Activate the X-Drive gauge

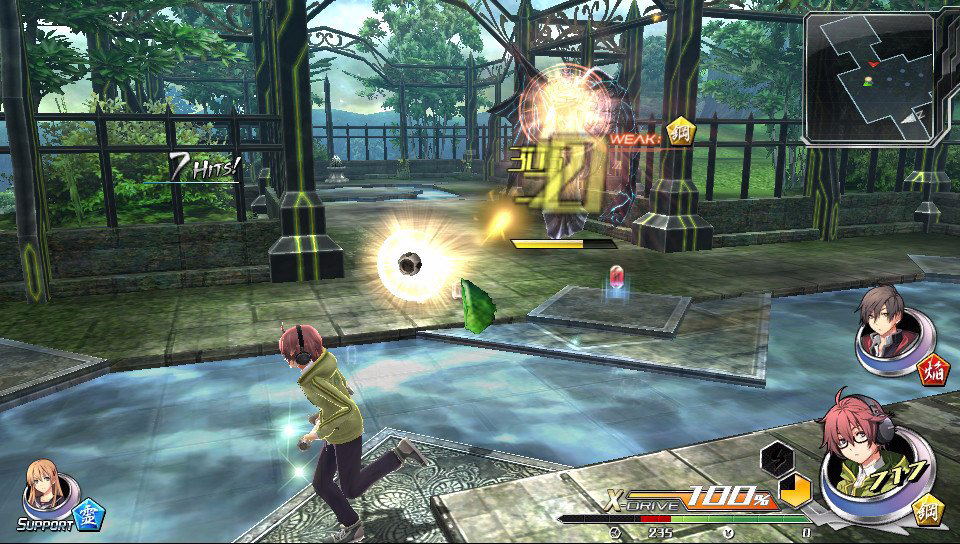(x=690, y=497)
